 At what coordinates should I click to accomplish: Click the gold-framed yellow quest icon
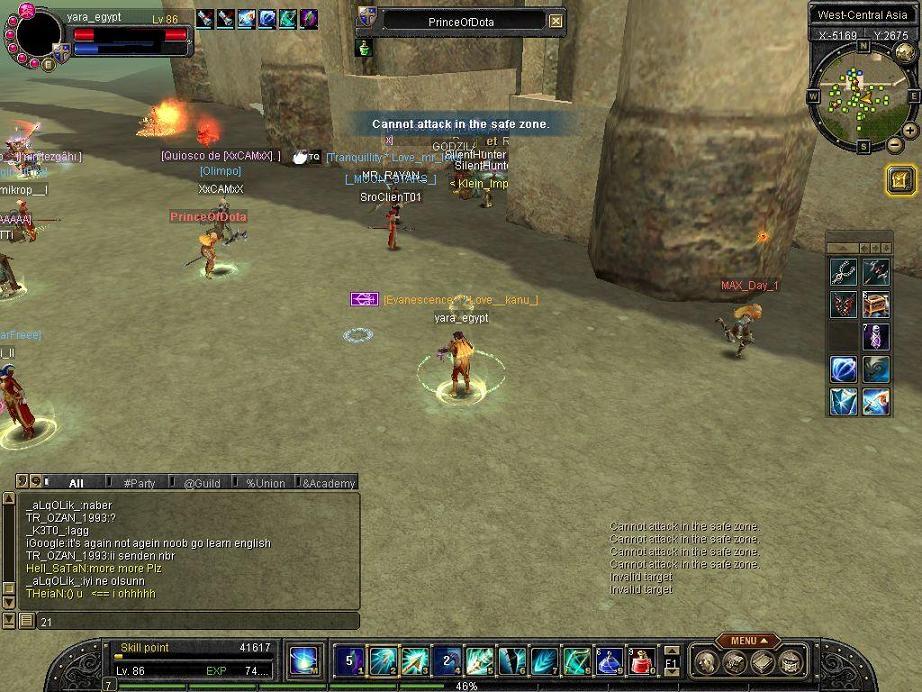pos(899,180)
